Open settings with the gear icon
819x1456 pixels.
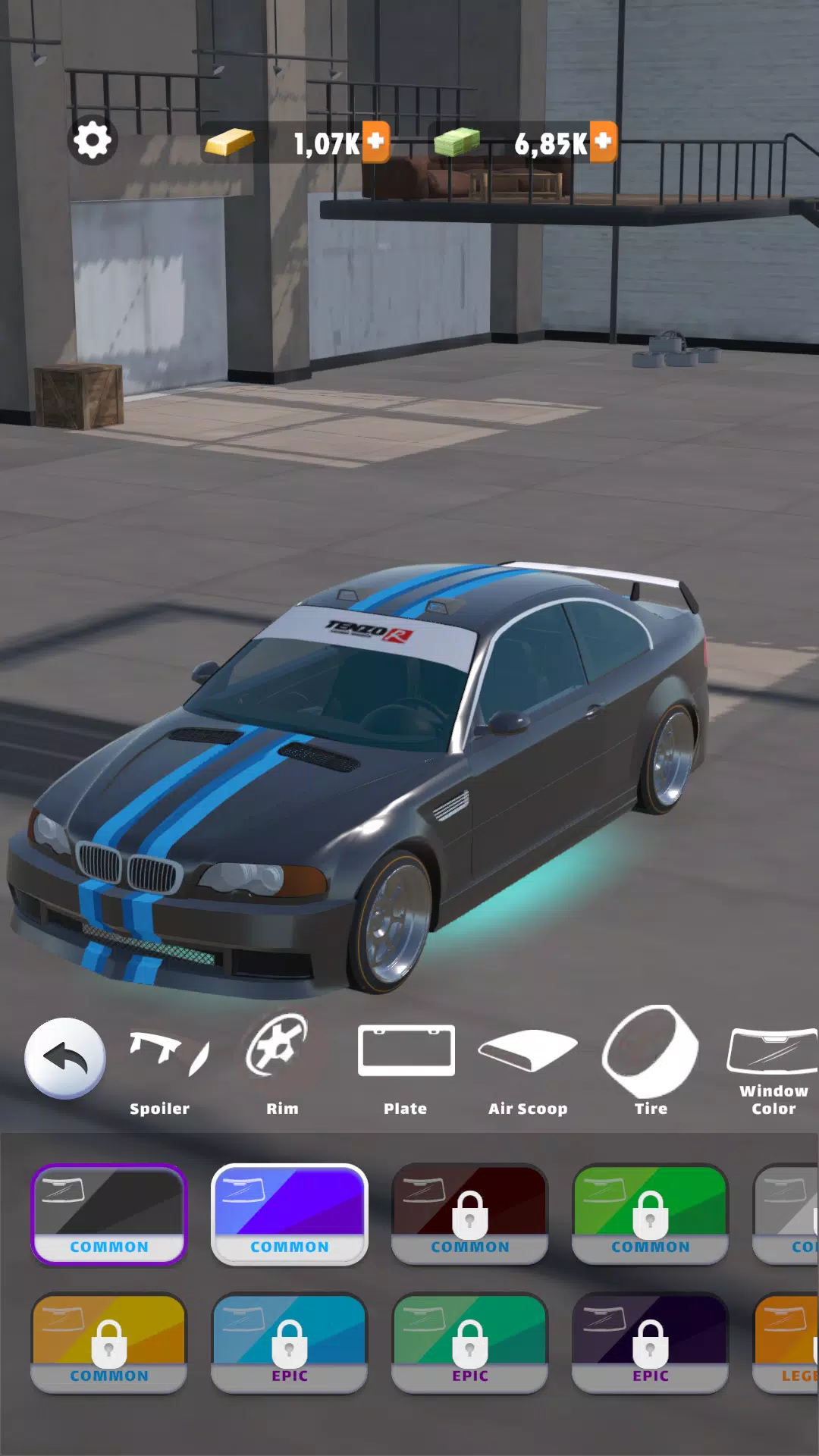click(93, 140)
